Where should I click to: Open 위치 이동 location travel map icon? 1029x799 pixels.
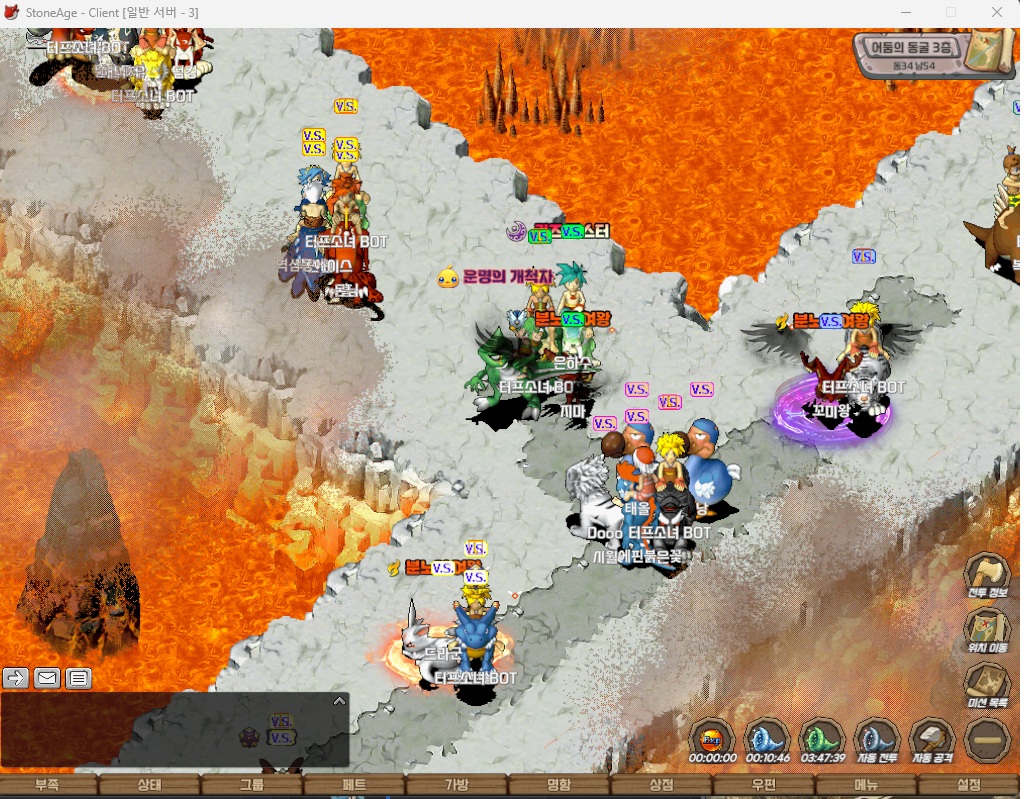click(x=986, y=630)
